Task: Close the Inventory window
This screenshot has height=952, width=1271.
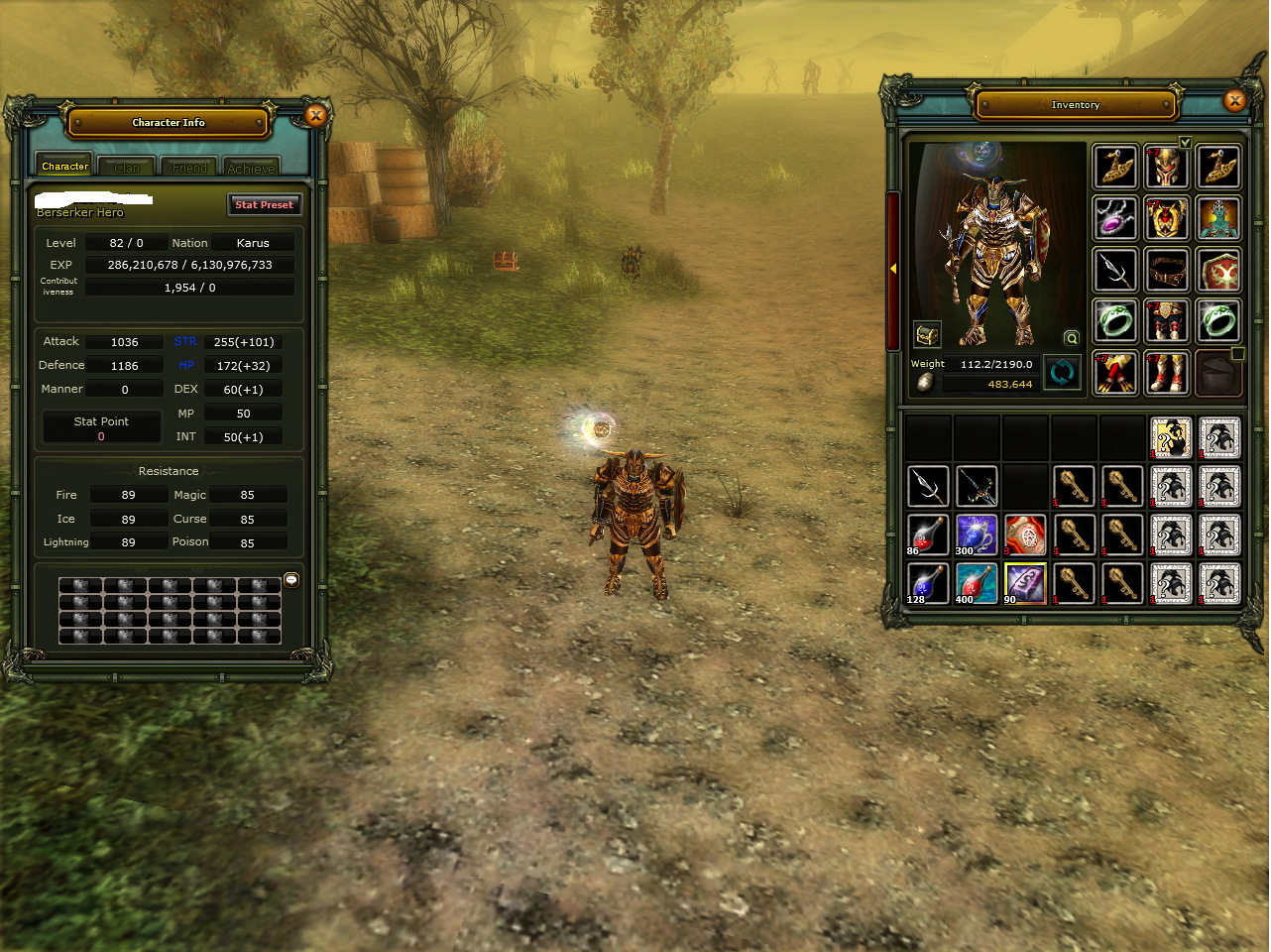Action: tap(1234, 100)
